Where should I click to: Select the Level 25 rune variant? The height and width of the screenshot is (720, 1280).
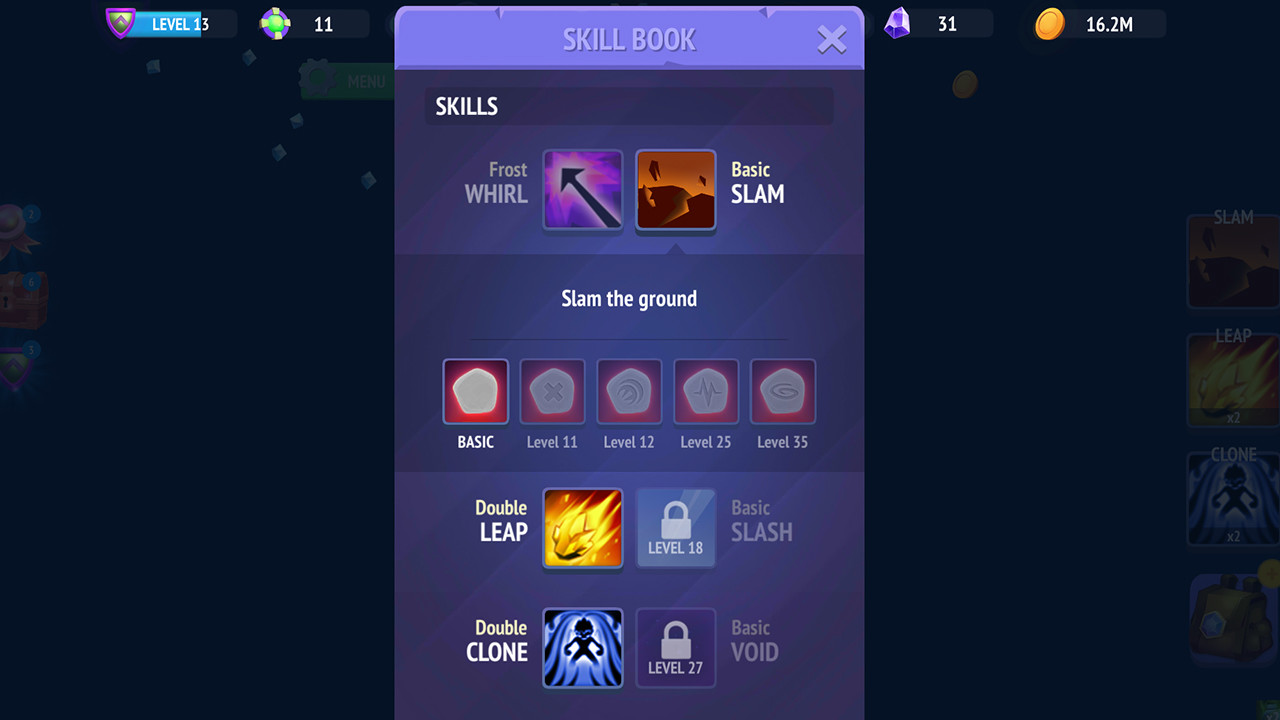[706, 391]
